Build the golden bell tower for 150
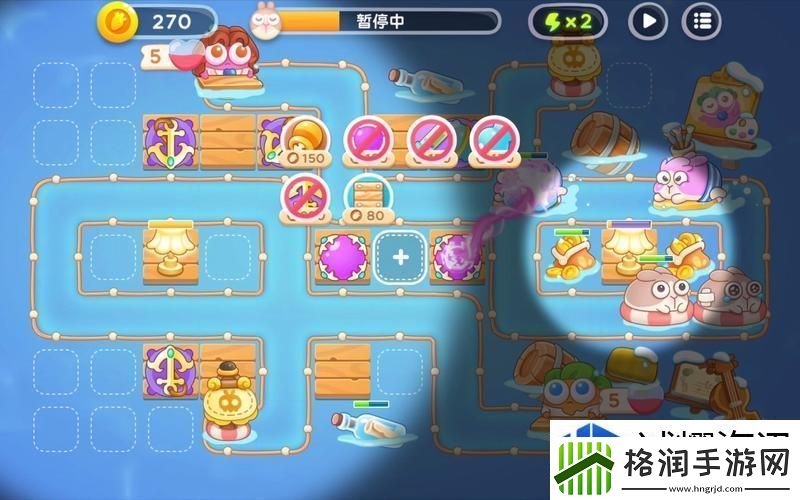800x500 pixels. tap(303, 140)
